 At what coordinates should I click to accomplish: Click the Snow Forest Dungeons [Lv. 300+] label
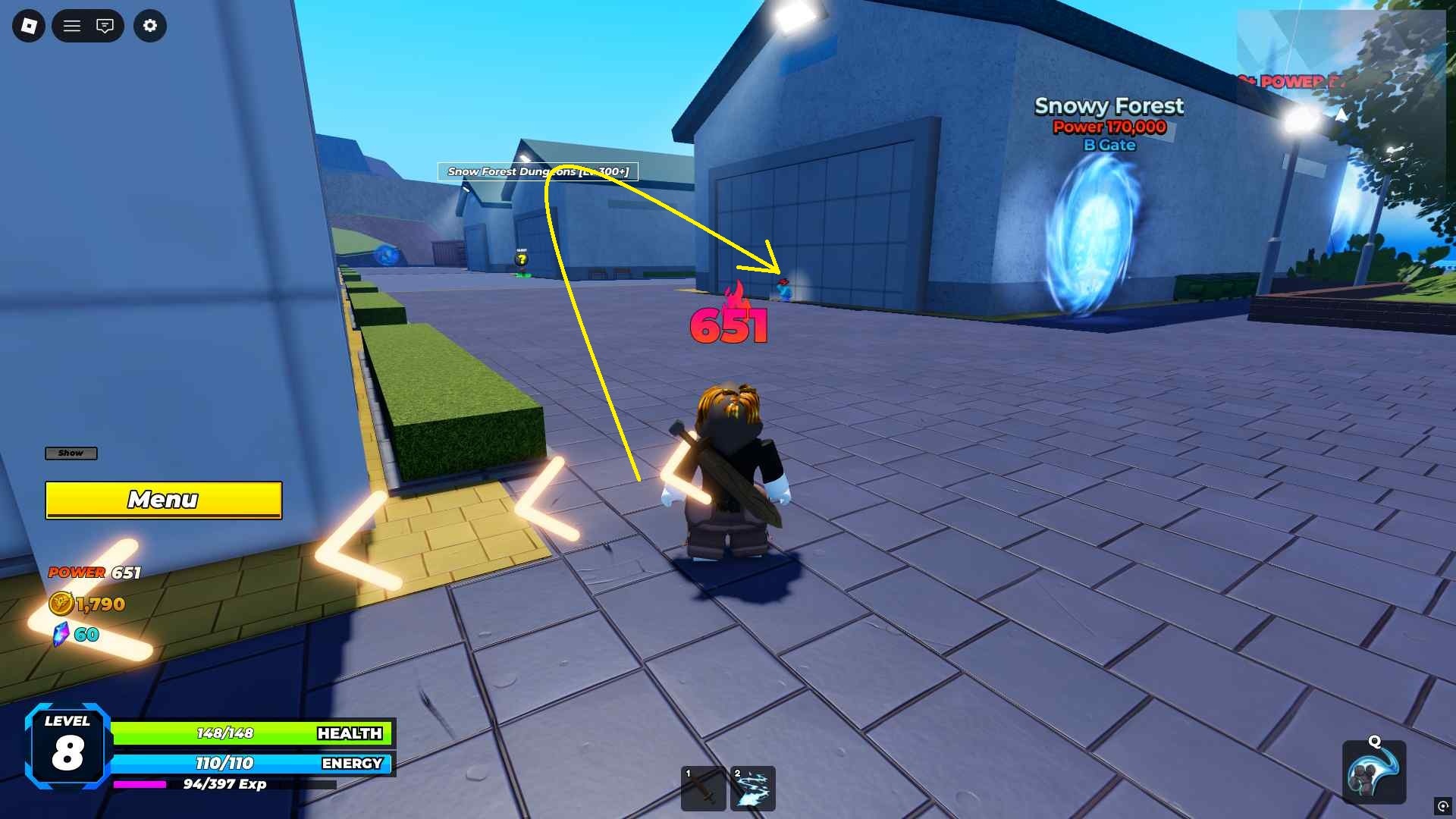click(x=538, y=172)
